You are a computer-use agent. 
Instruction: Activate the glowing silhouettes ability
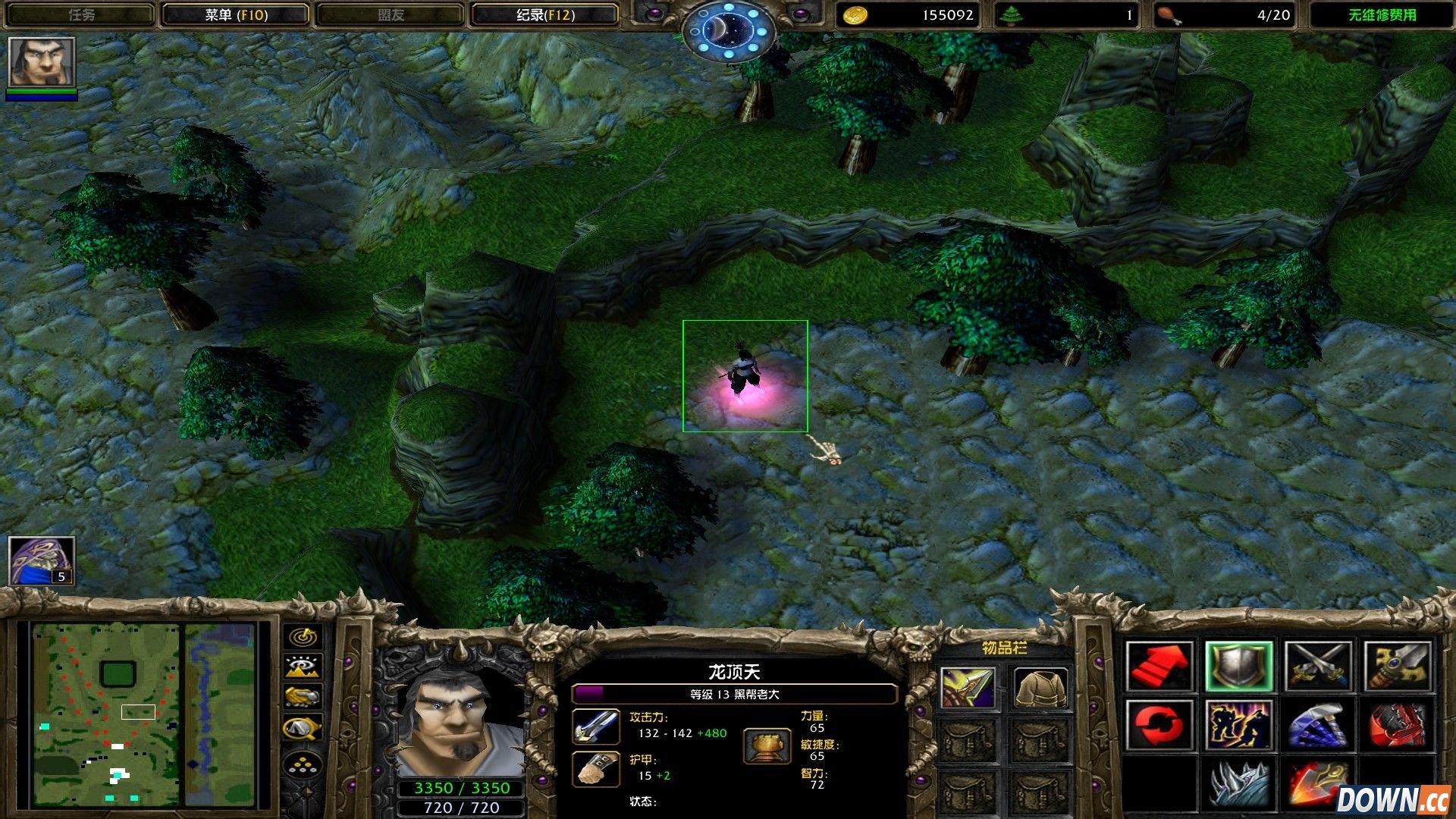1239,726
